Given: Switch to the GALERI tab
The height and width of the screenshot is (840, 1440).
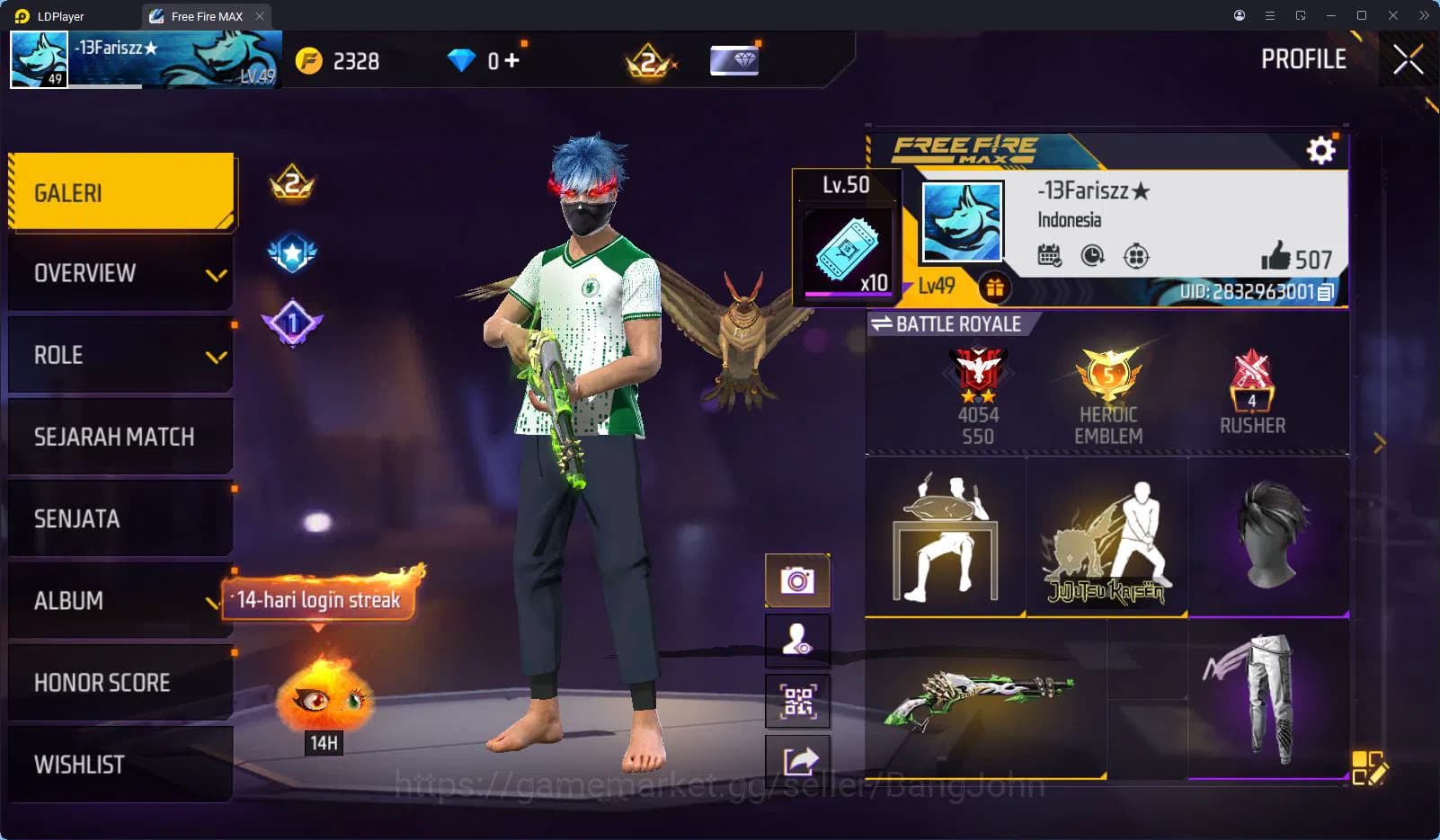Looking at the screenshot, I should 121,191.
